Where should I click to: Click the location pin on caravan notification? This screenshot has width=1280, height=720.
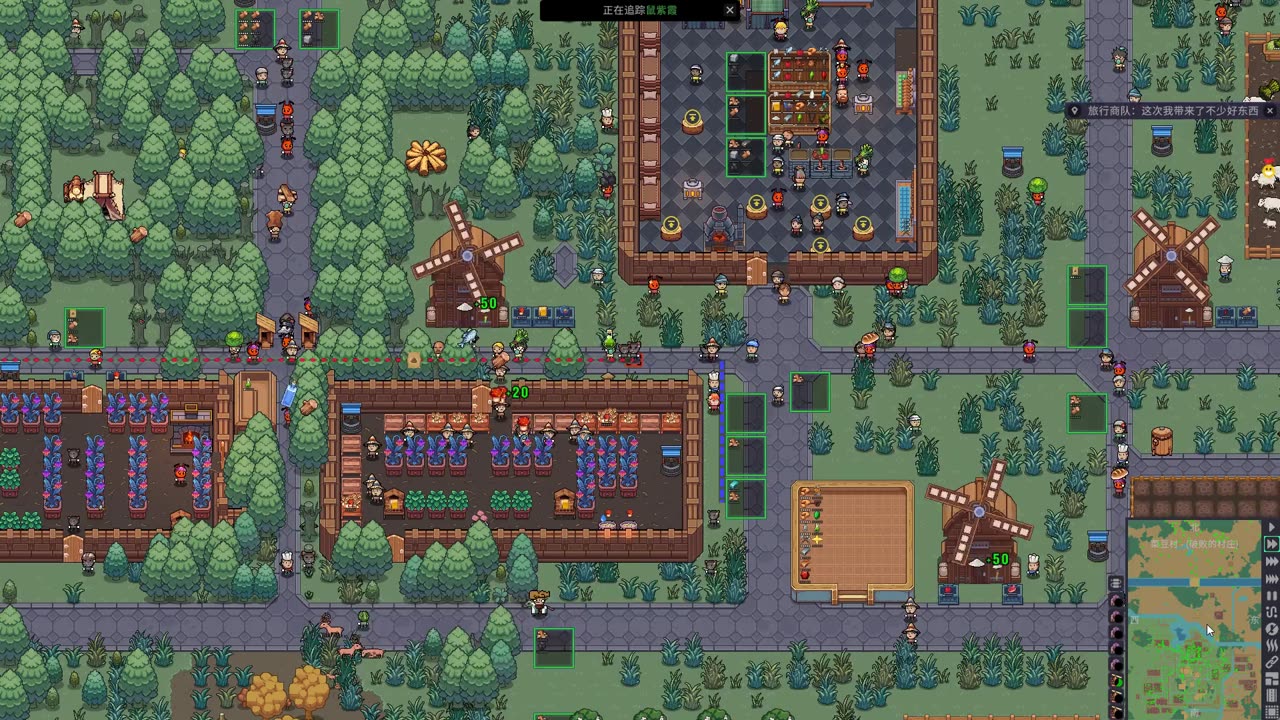tap(1074, 111)
